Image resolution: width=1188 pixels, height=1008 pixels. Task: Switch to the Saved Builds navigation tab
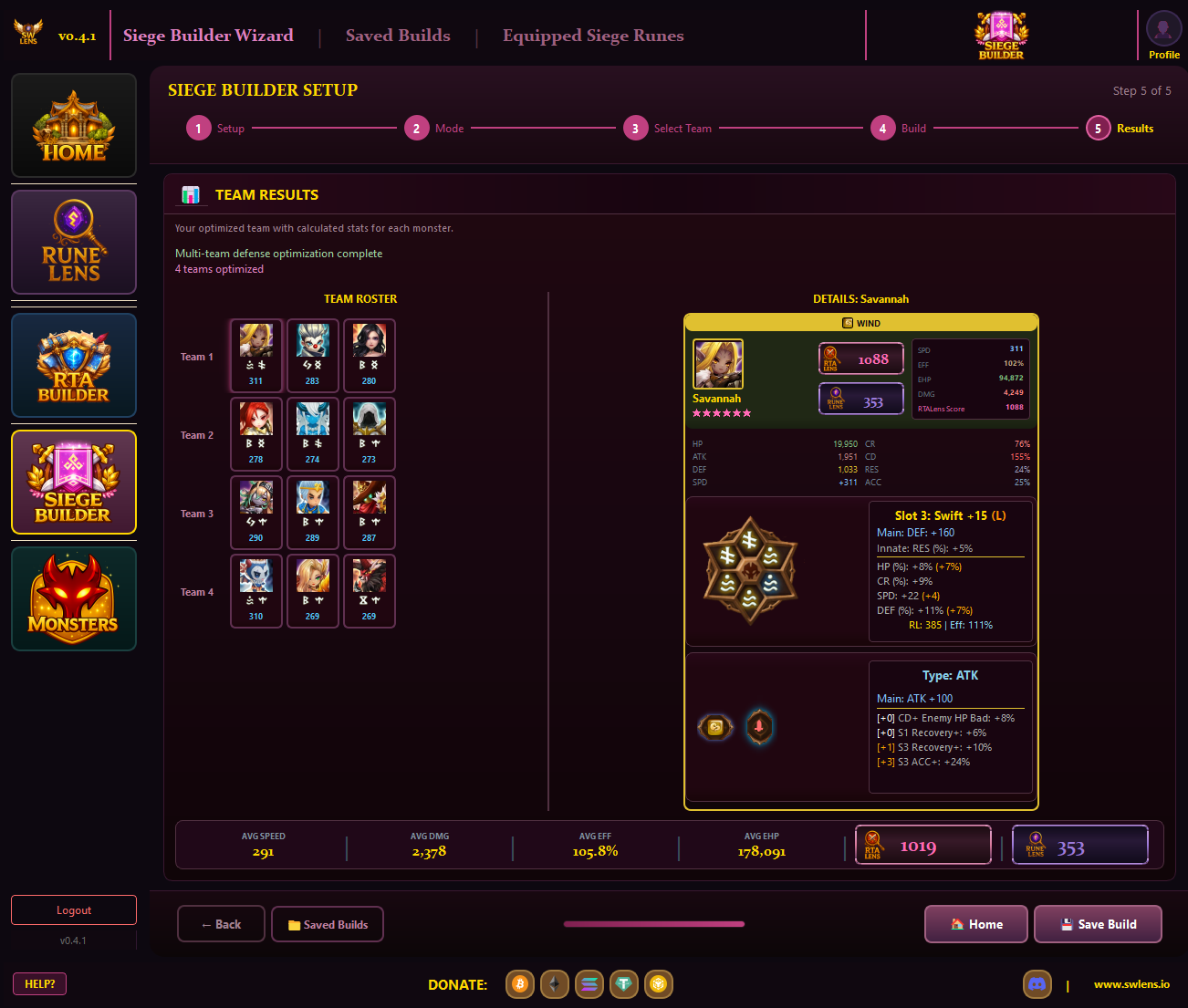tap(398, 36)
